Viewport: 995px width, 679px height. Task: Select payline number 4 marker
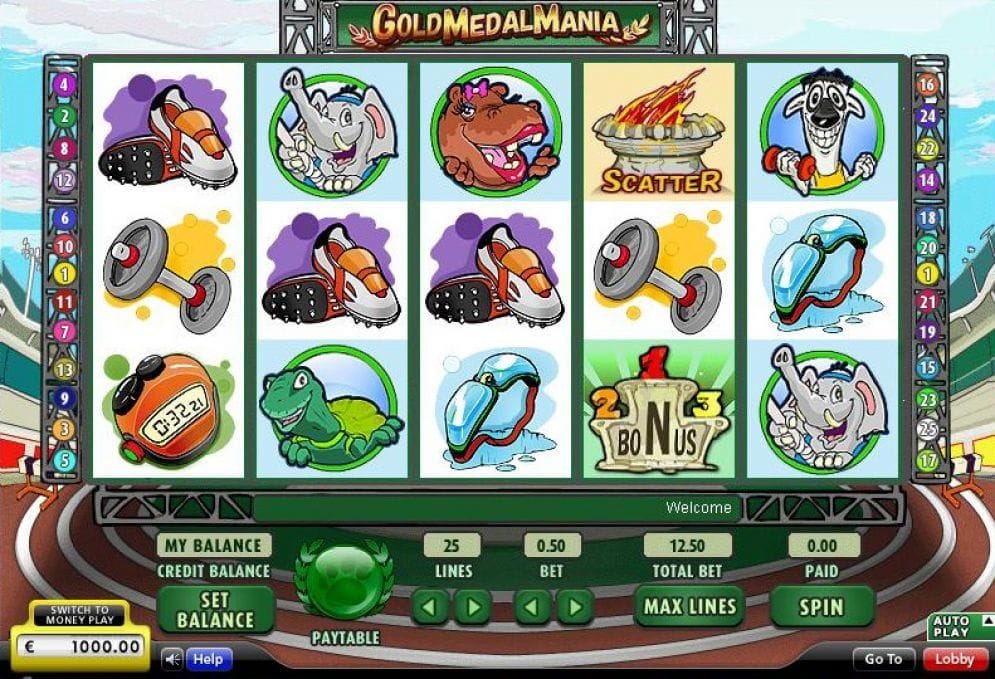coord(65,85)
